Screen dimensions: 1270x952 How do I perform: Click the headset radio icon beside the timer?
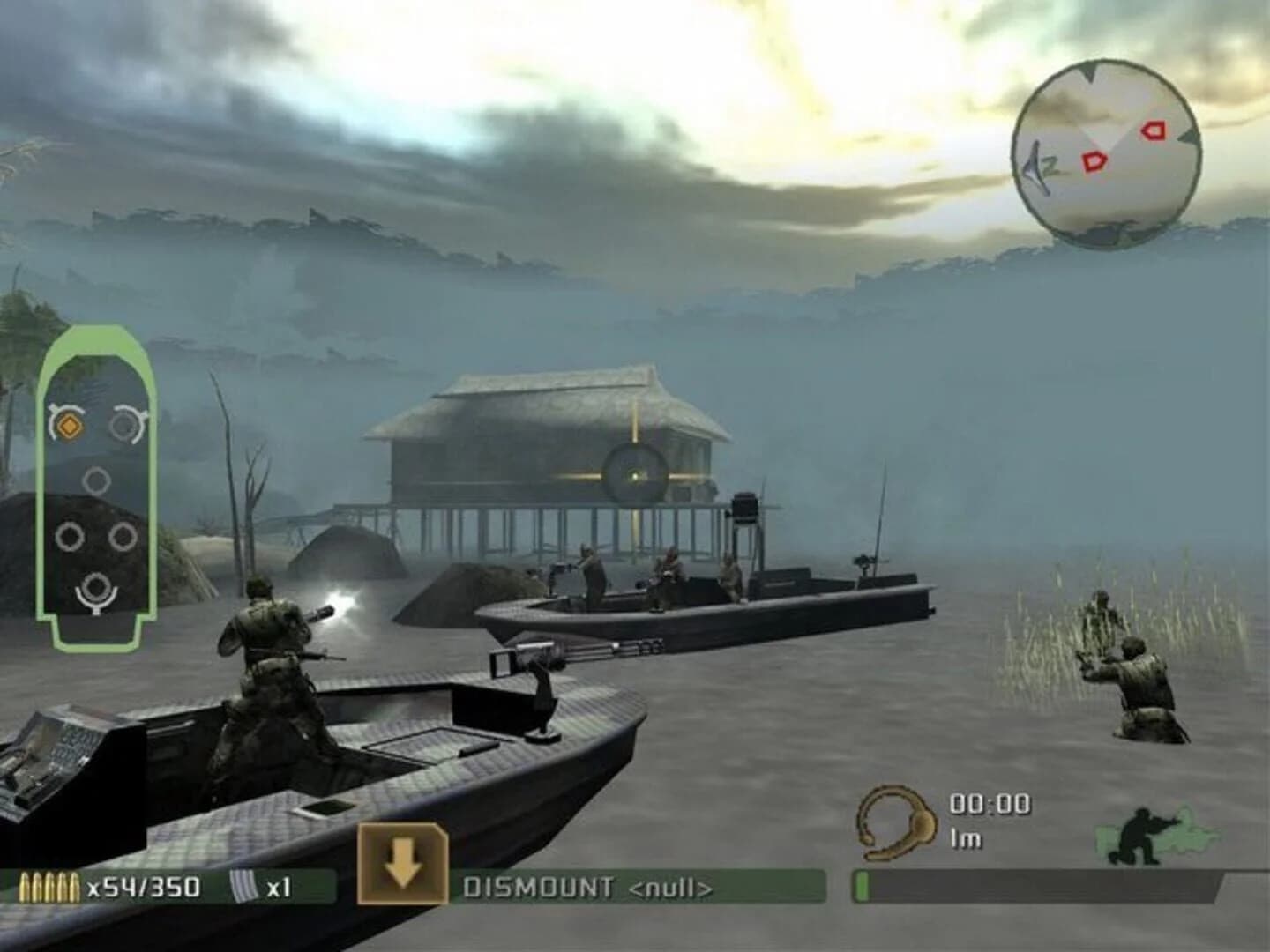coord(894,820)
